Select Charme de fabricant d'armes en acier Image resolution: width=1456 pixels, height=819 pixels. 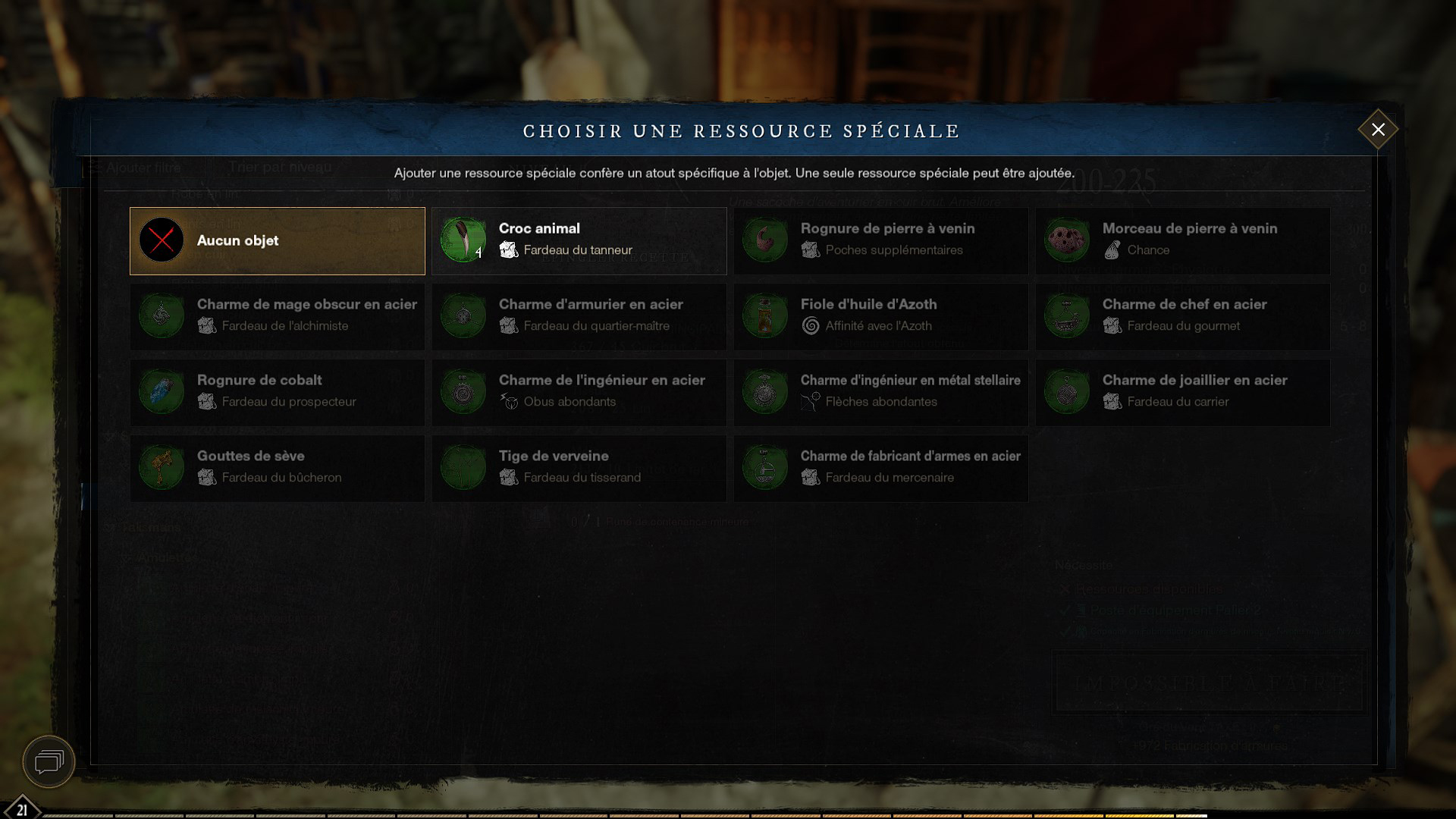click(x=880, y=468)
